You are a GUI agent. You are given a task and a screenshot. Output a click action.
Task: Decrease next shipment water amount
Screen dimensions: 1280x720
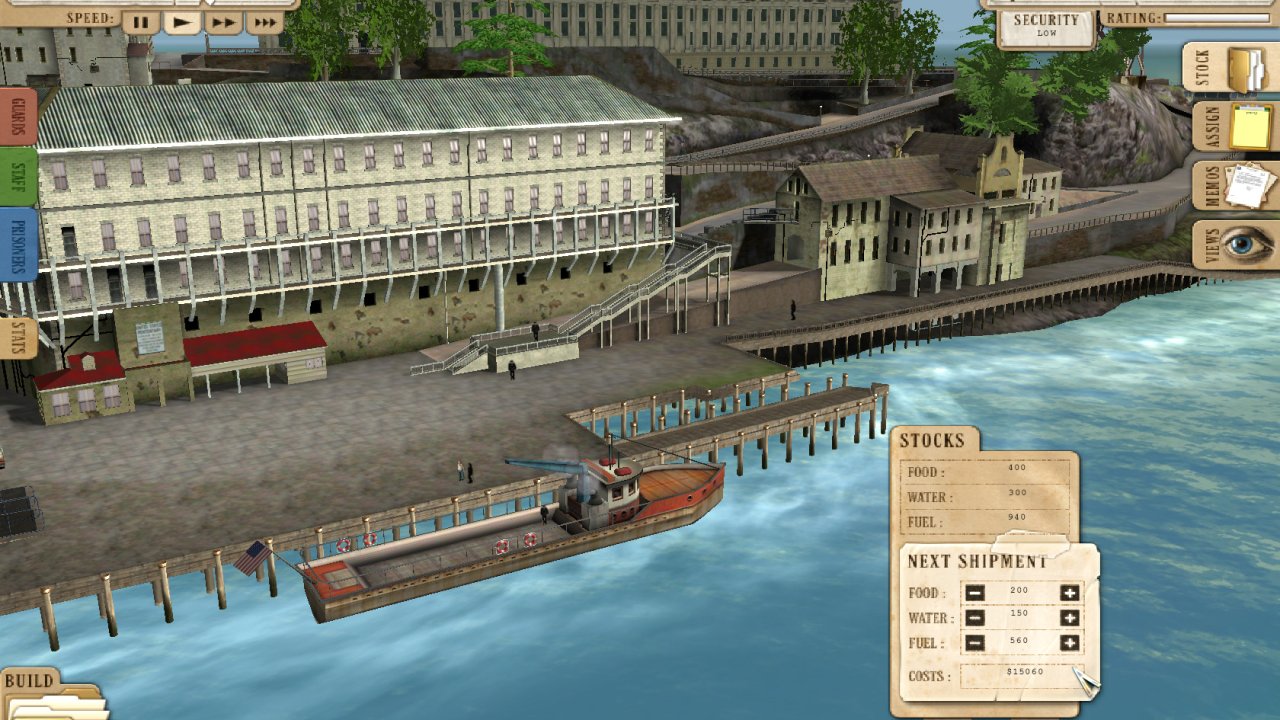(975, 618)
